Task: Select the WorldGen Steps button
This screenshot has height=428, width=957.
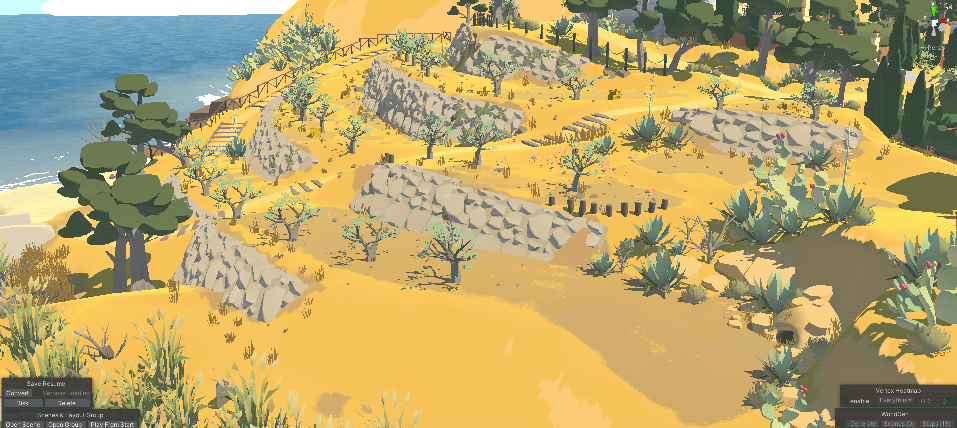Action: [936, 423]
